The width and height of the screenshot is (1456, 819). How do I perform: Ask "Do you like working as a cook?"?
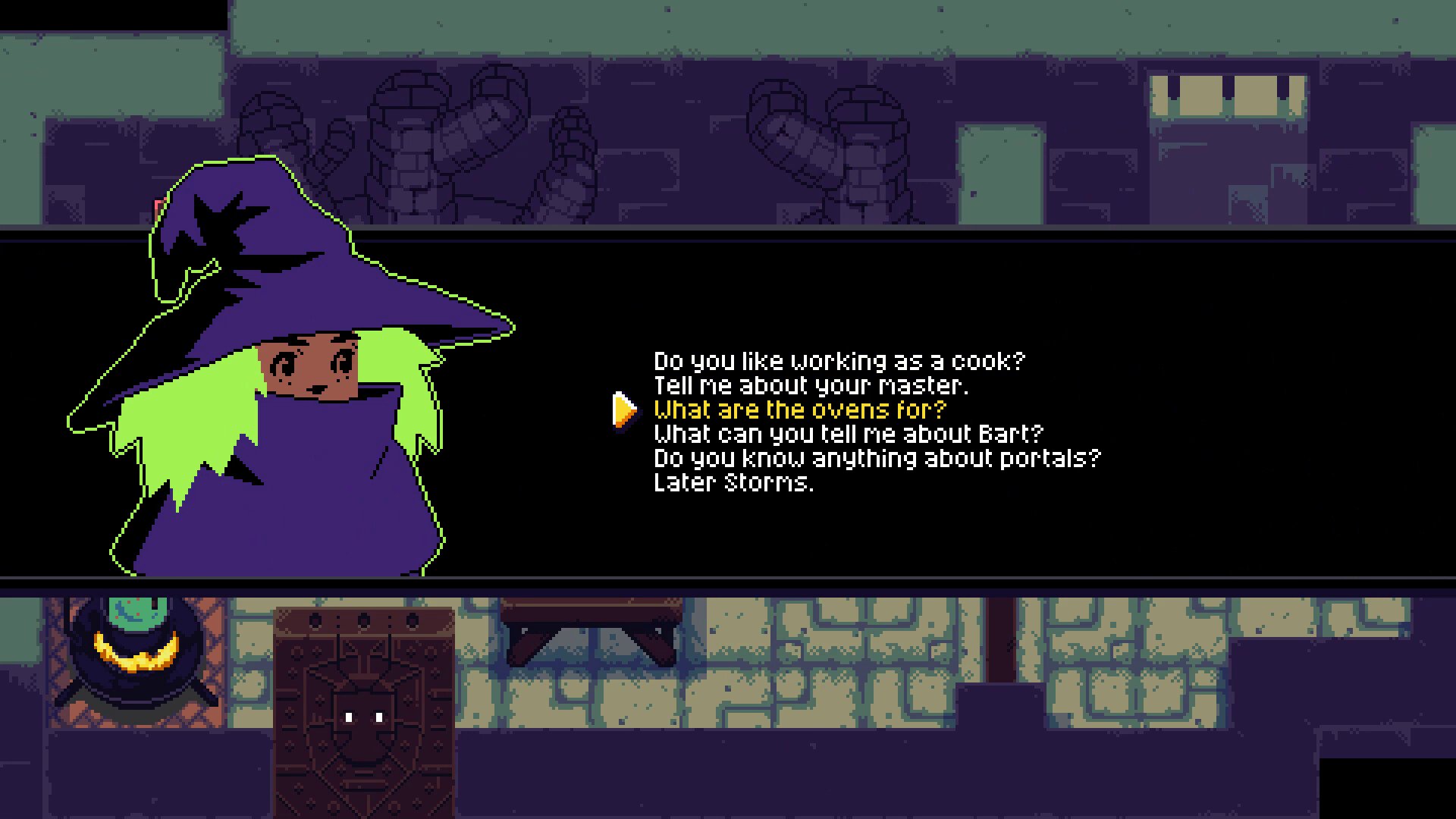[x=839, y=361]
